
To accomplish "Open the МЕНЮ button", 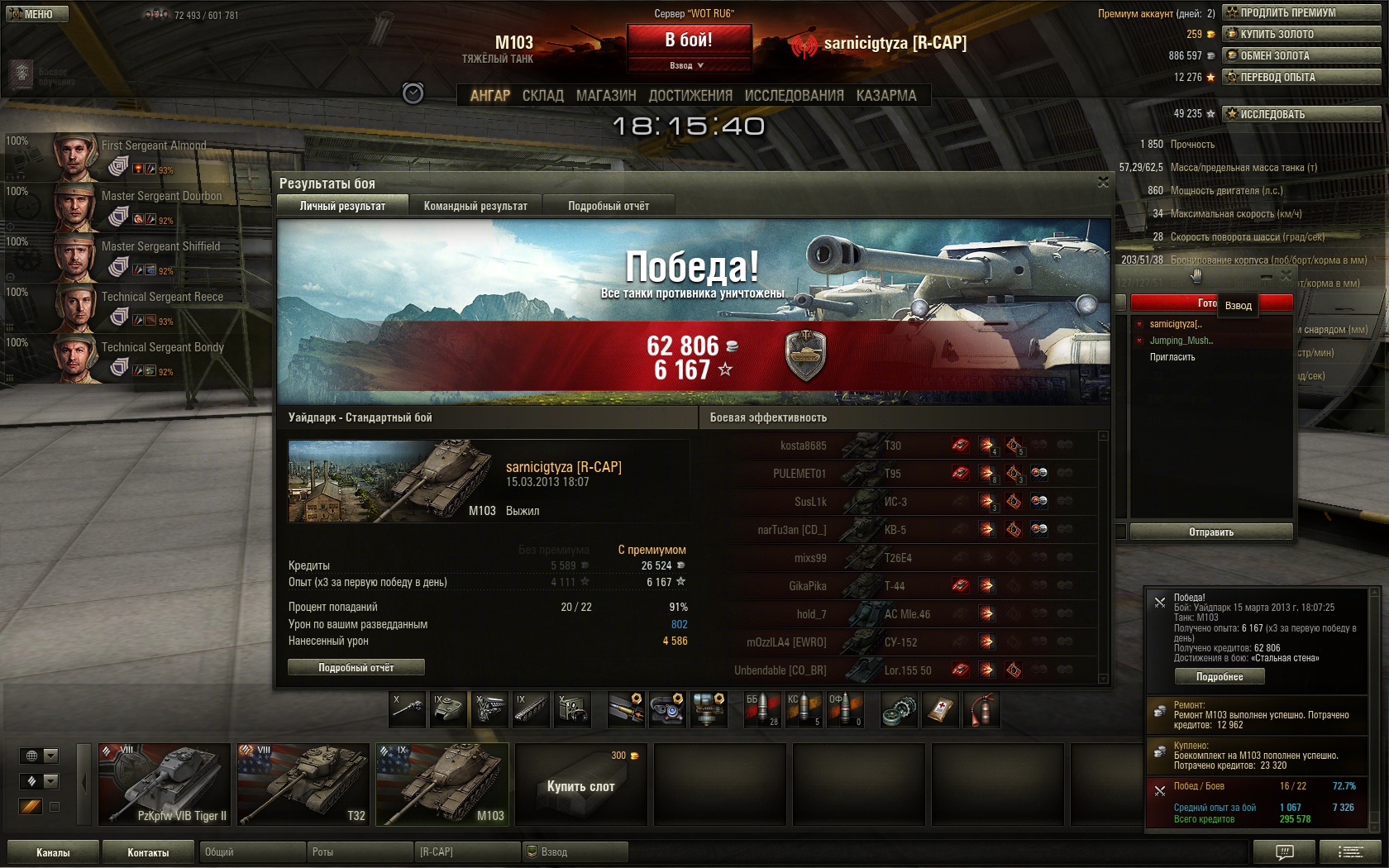I will tap(36, 14).
